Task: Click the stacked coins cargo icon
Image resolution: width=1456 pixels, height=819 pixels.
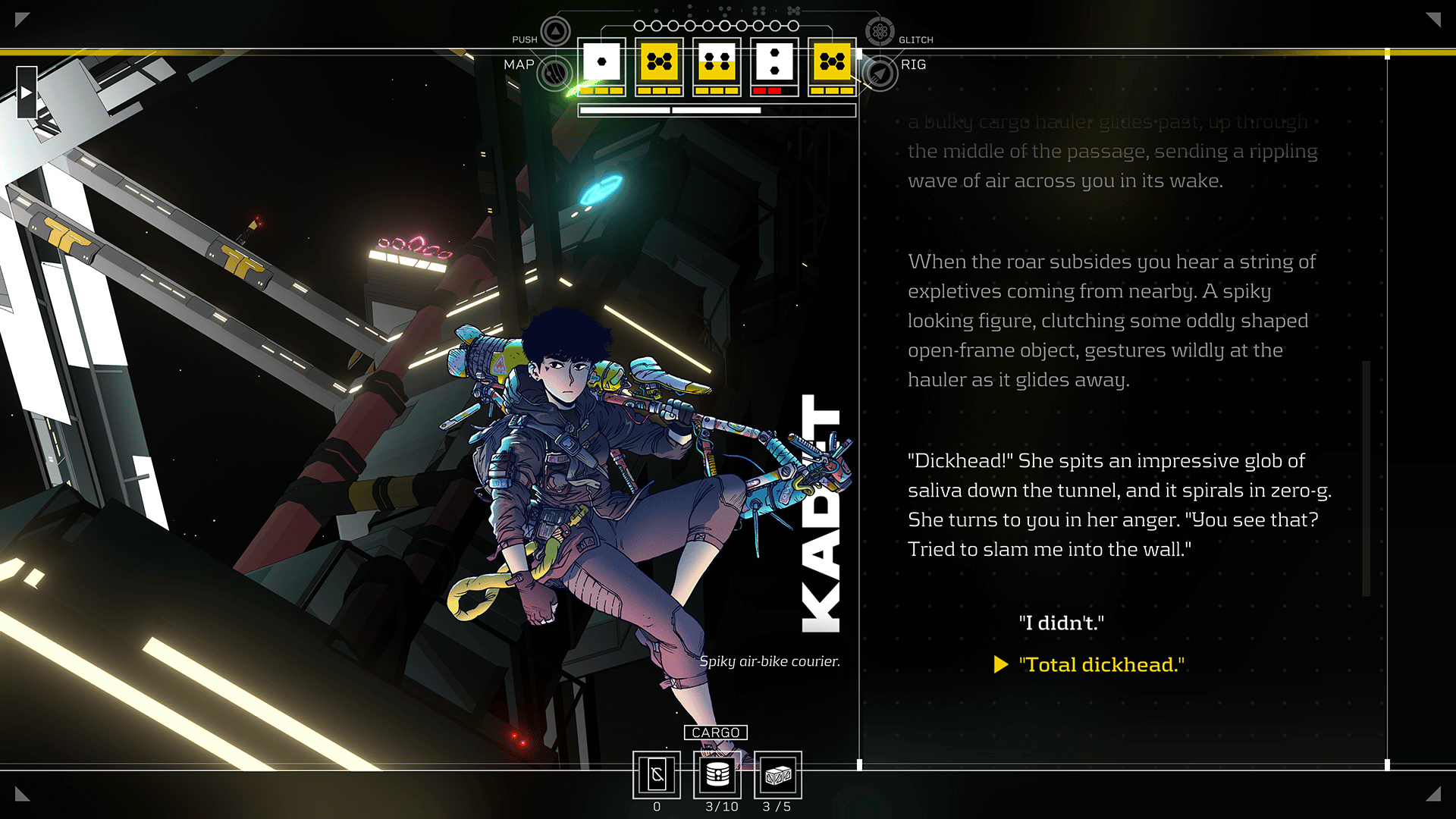Action: (x=717, y=775)
